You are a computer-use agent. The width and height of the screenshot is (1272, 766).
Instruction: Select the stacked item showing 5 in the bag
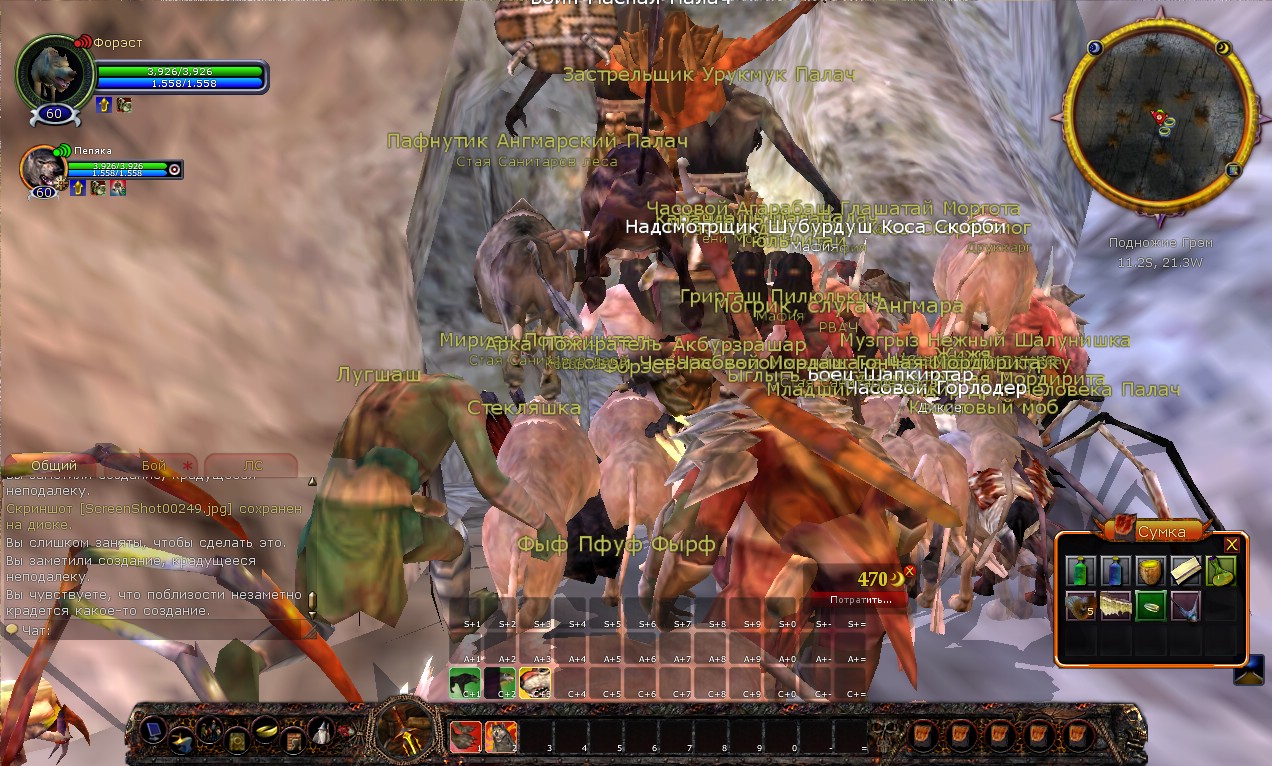[1079, 605]
